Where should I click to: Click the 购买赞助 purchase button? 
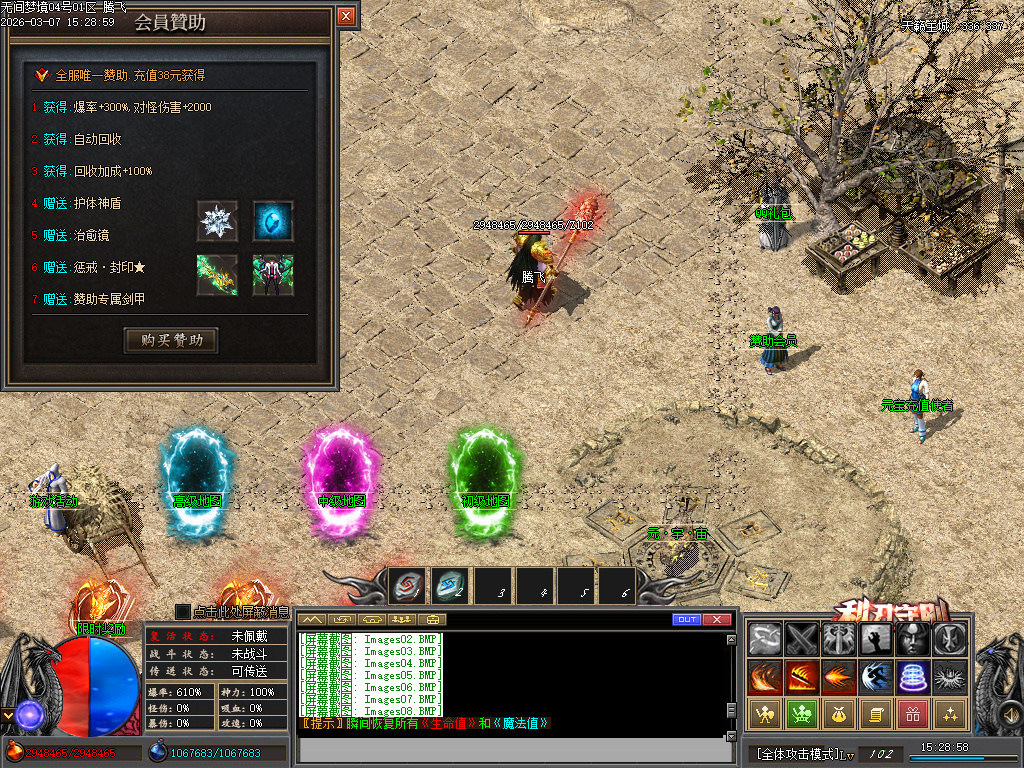171,340
